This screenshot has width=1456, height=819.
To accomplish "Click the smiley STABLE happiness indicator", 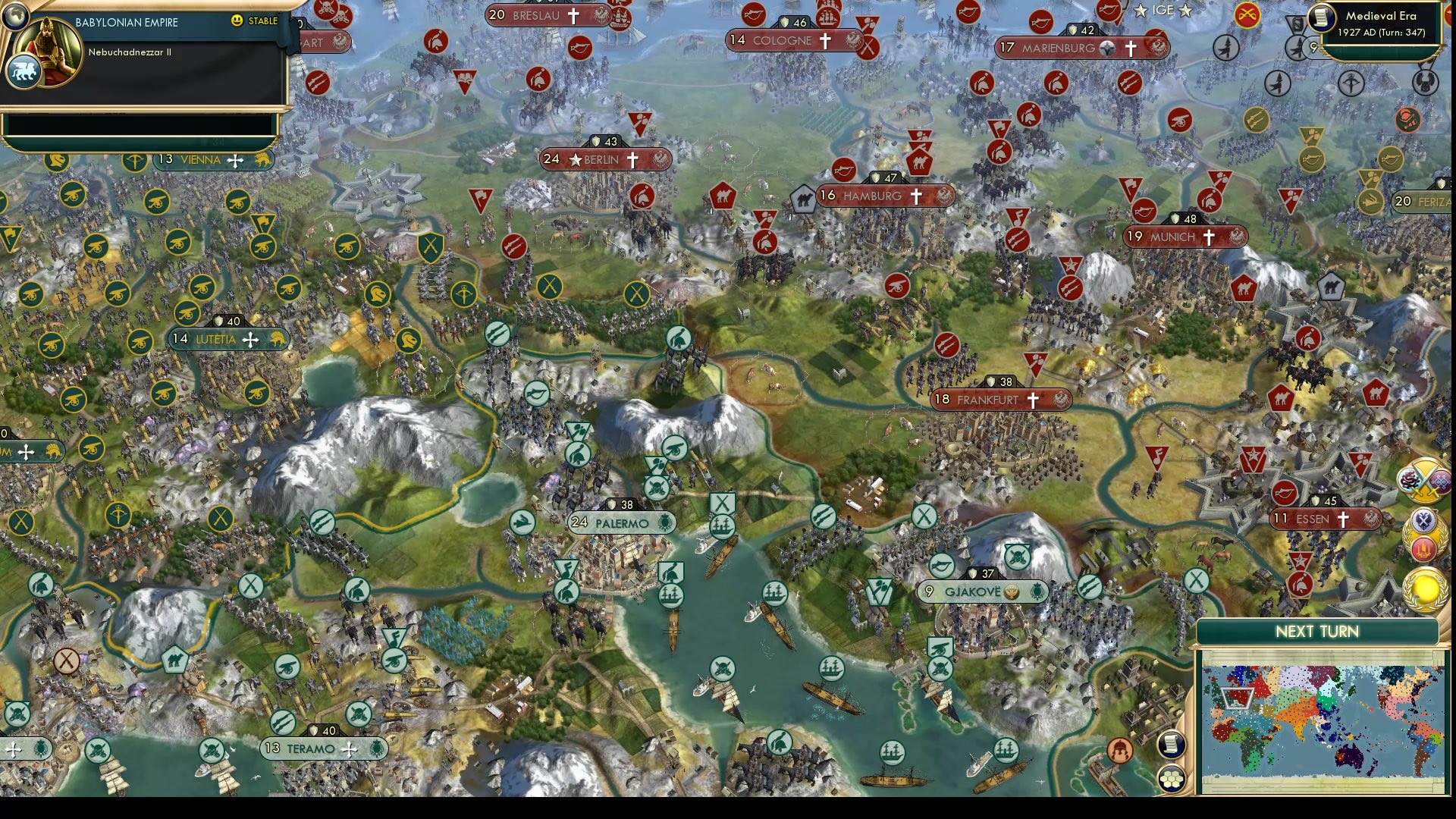I will click(238, 22).
